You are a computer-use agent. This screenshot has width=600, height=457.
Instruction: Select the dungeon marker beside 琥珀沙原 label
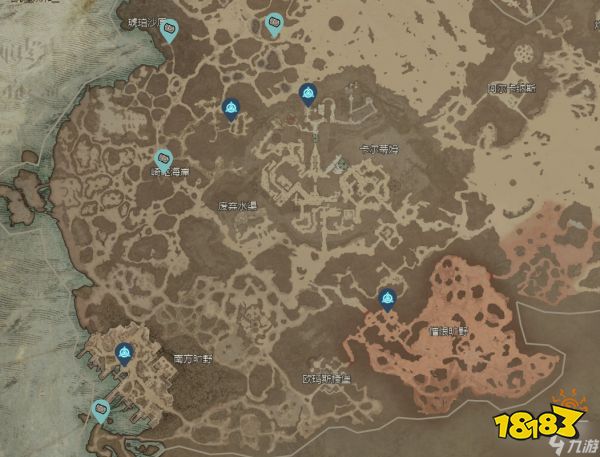pos(170,30)
